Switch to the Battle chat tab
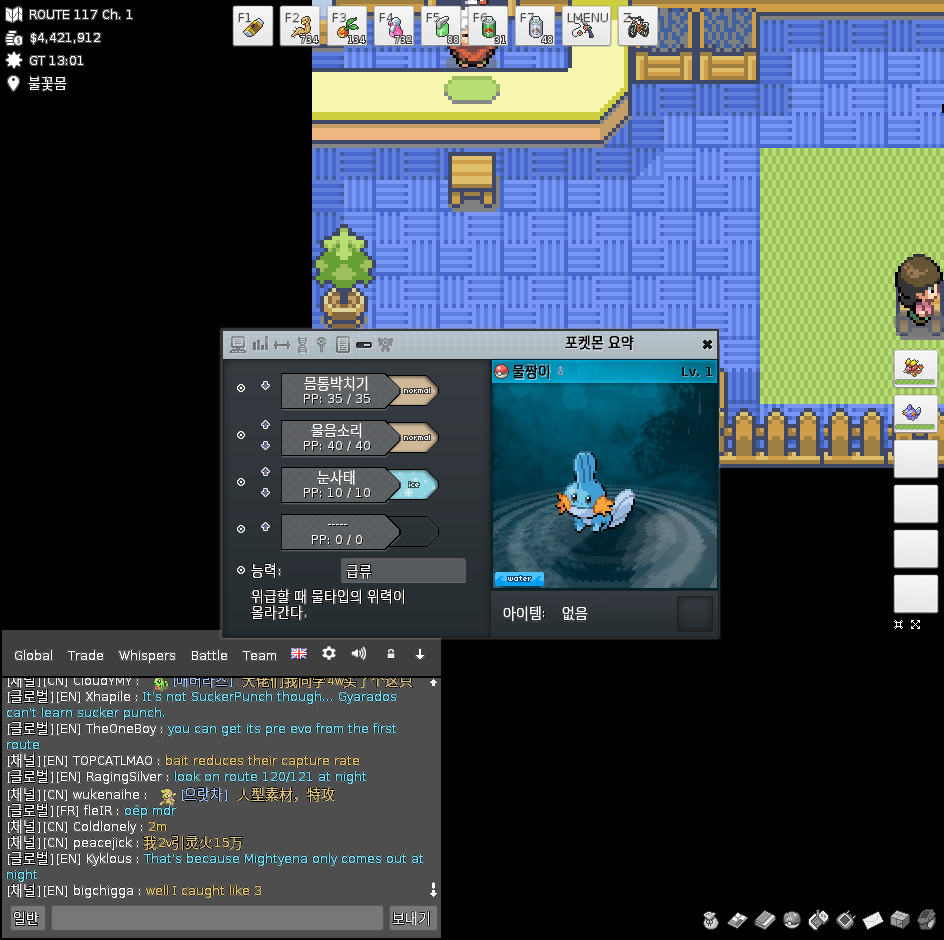Viewport: 944px width, 940px height. pos(209,655)
